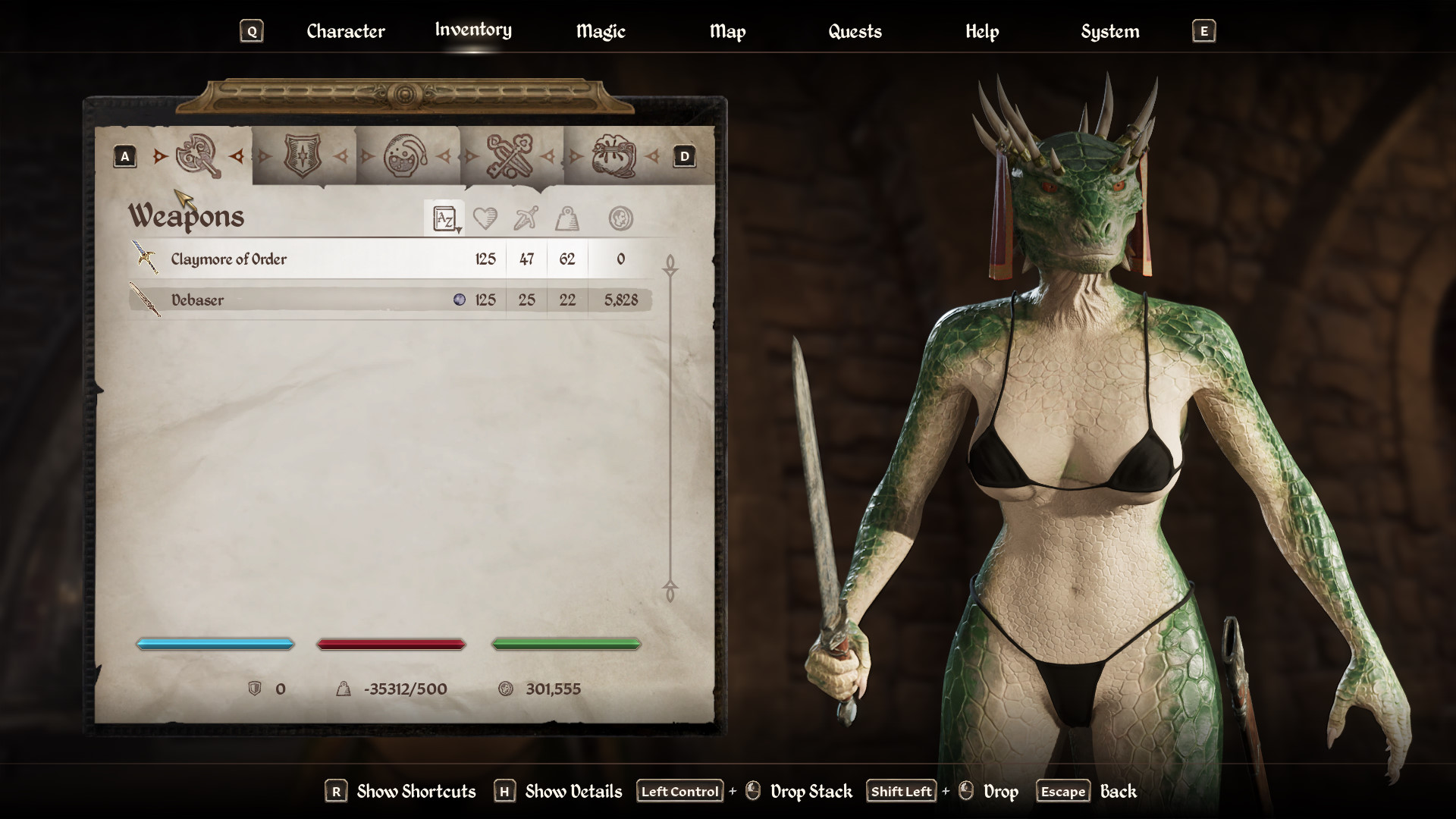This screenshot has width=1456, height=819.
Task: Sort weapons alphabetically with A-Z icon
Action: point(444,219)
